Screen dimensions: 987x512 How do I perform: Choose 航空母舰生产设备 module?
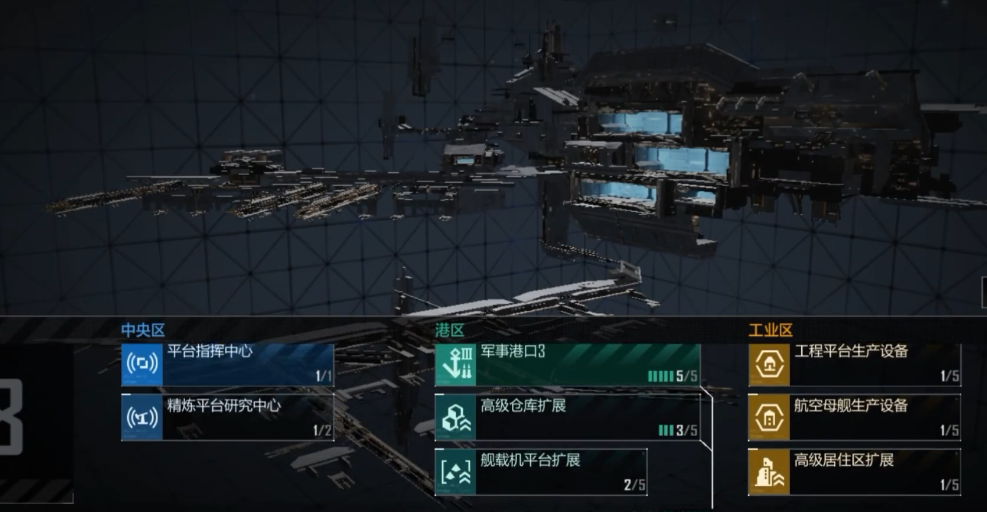[855, 418]
